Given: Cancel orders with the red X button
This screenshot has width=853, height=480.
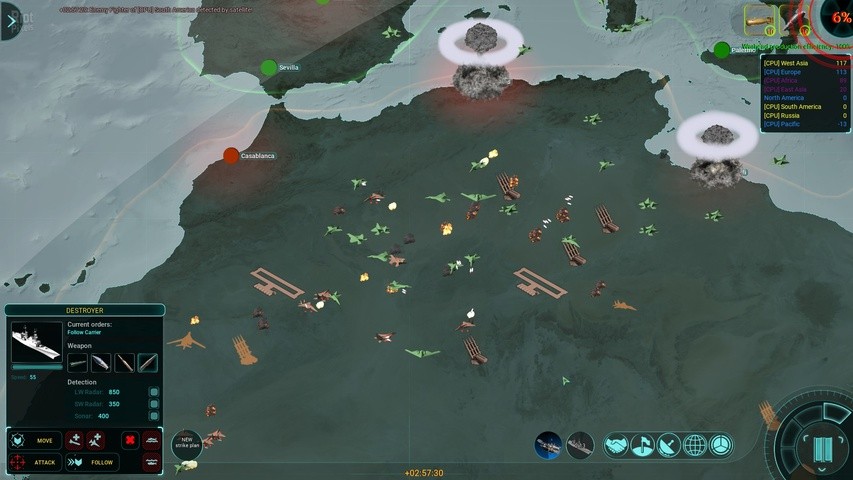Looking at the screenshot, I should point(130,440).
